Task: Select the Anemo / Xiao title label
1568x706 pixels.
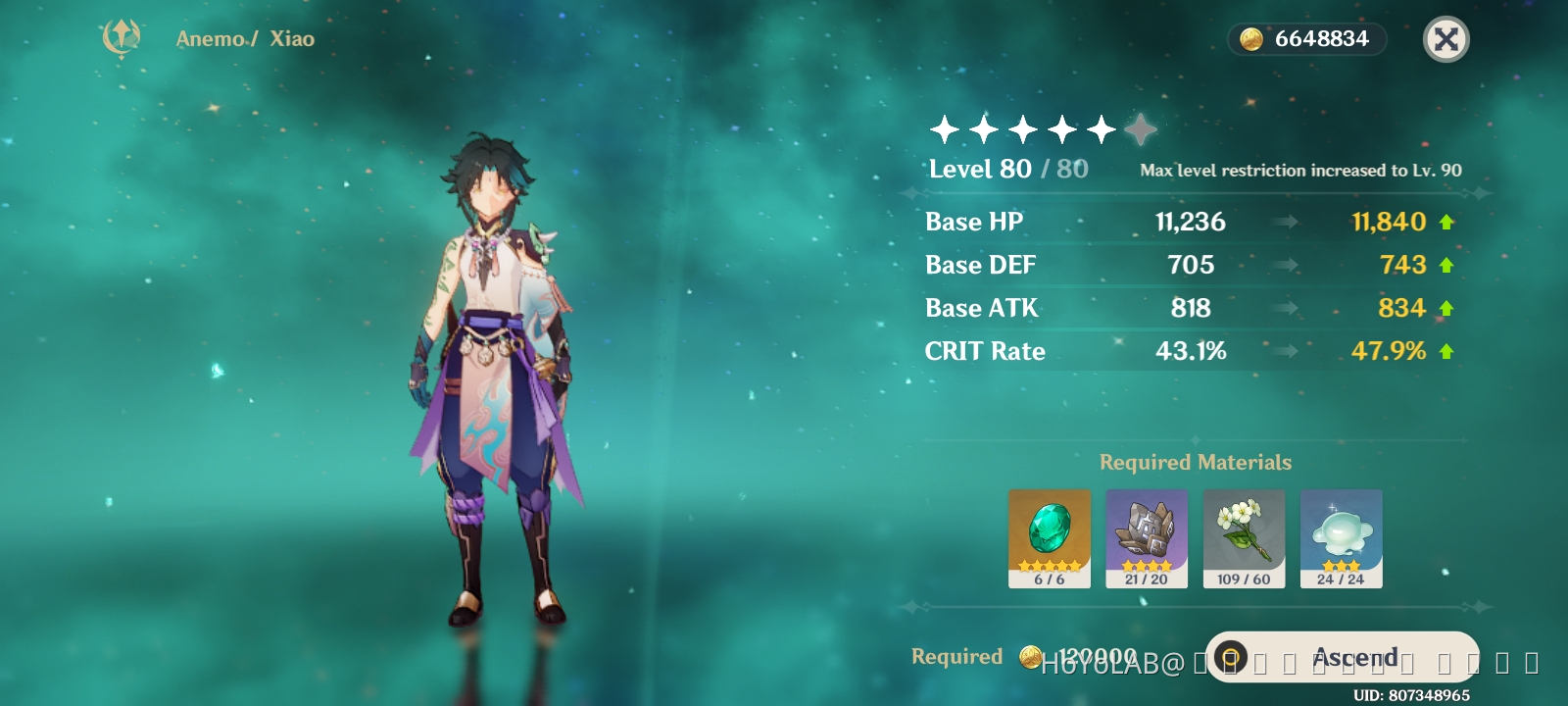Action: point(243,39)
